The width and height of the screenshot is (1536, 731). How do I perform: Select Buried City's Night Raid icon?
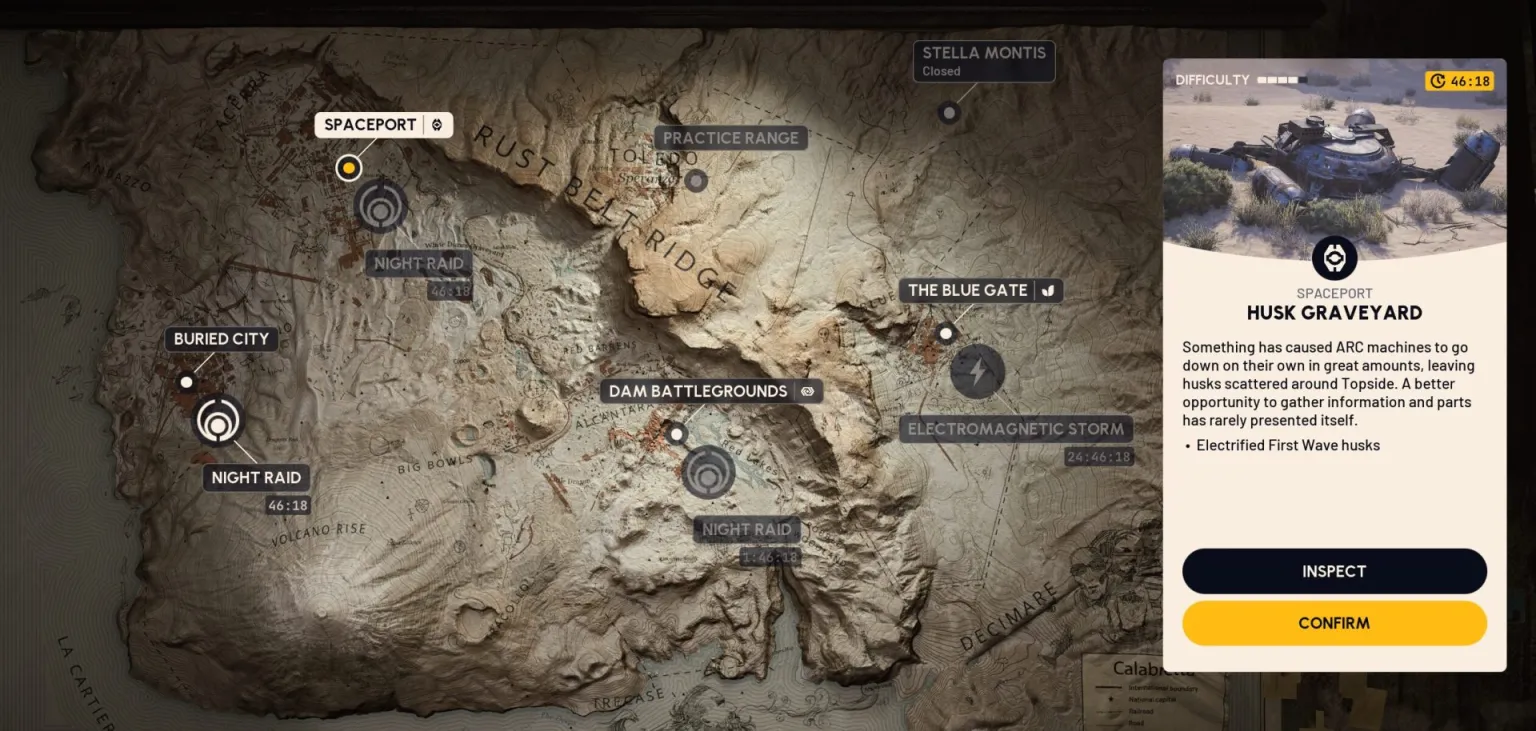[x=218, y=420]
